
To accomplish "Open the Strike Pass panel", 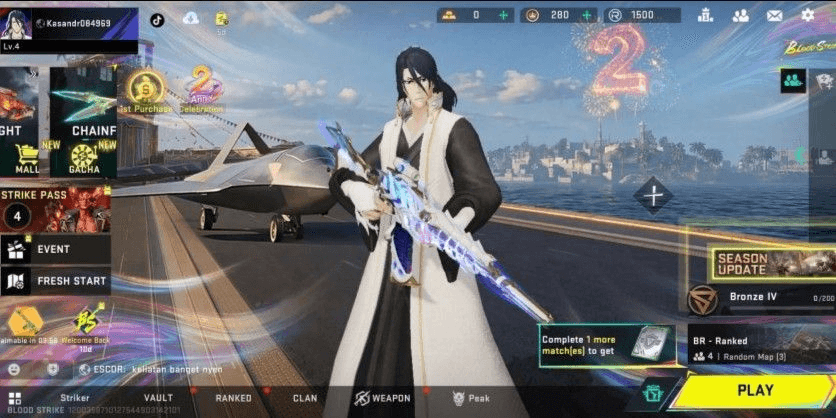I will (55, 207).
